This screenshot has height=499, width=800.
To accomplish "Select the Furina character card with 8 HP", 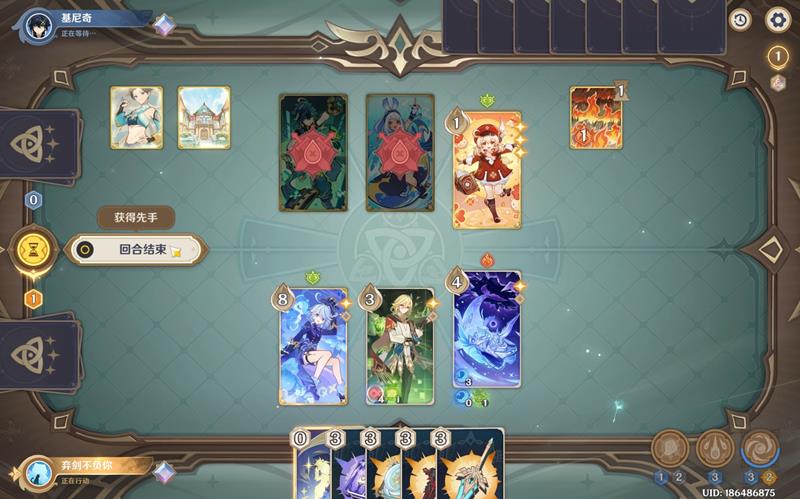I will click(313, 346).
